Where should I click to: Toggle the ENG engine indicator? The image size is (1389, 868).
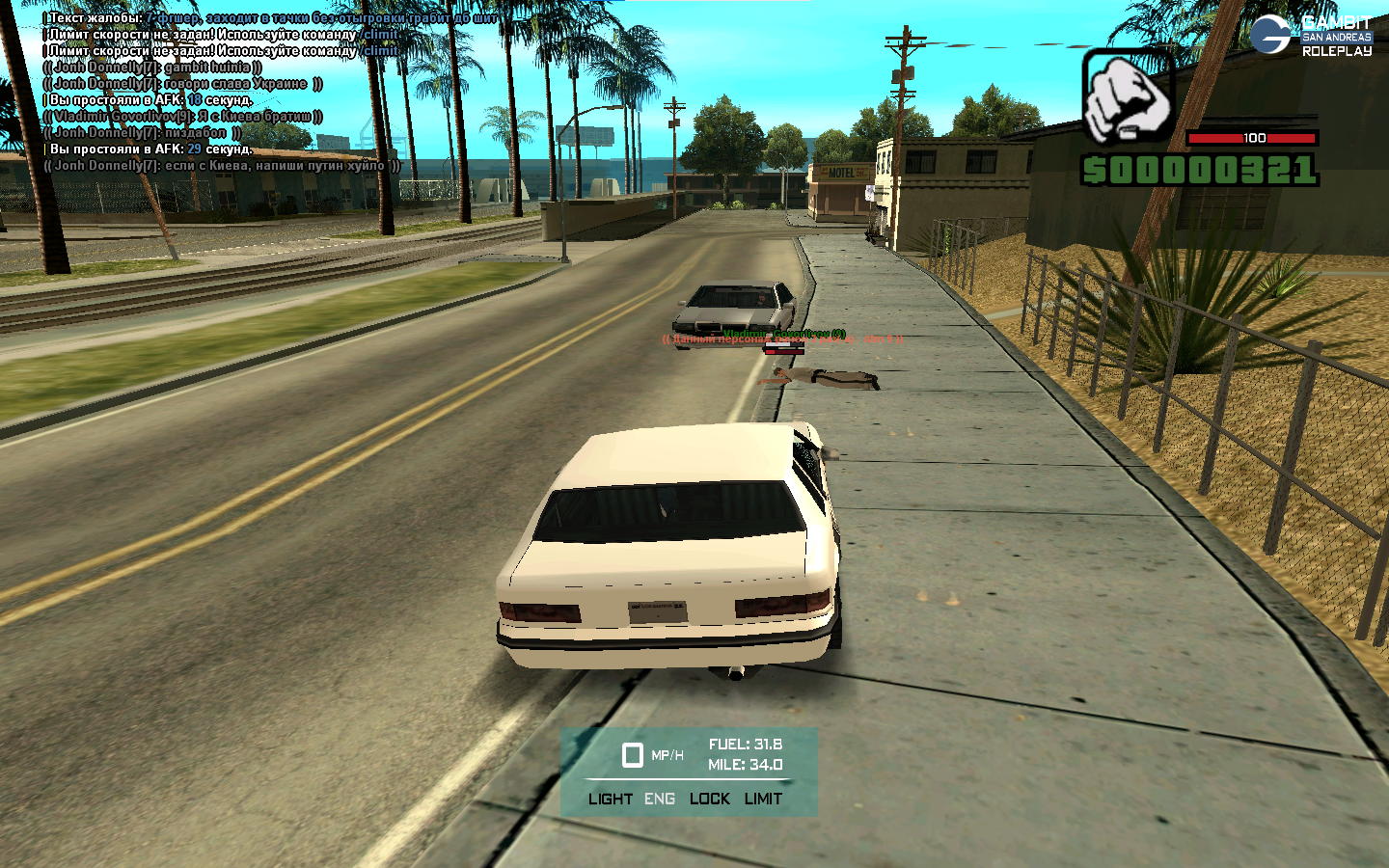click(660, 799)
